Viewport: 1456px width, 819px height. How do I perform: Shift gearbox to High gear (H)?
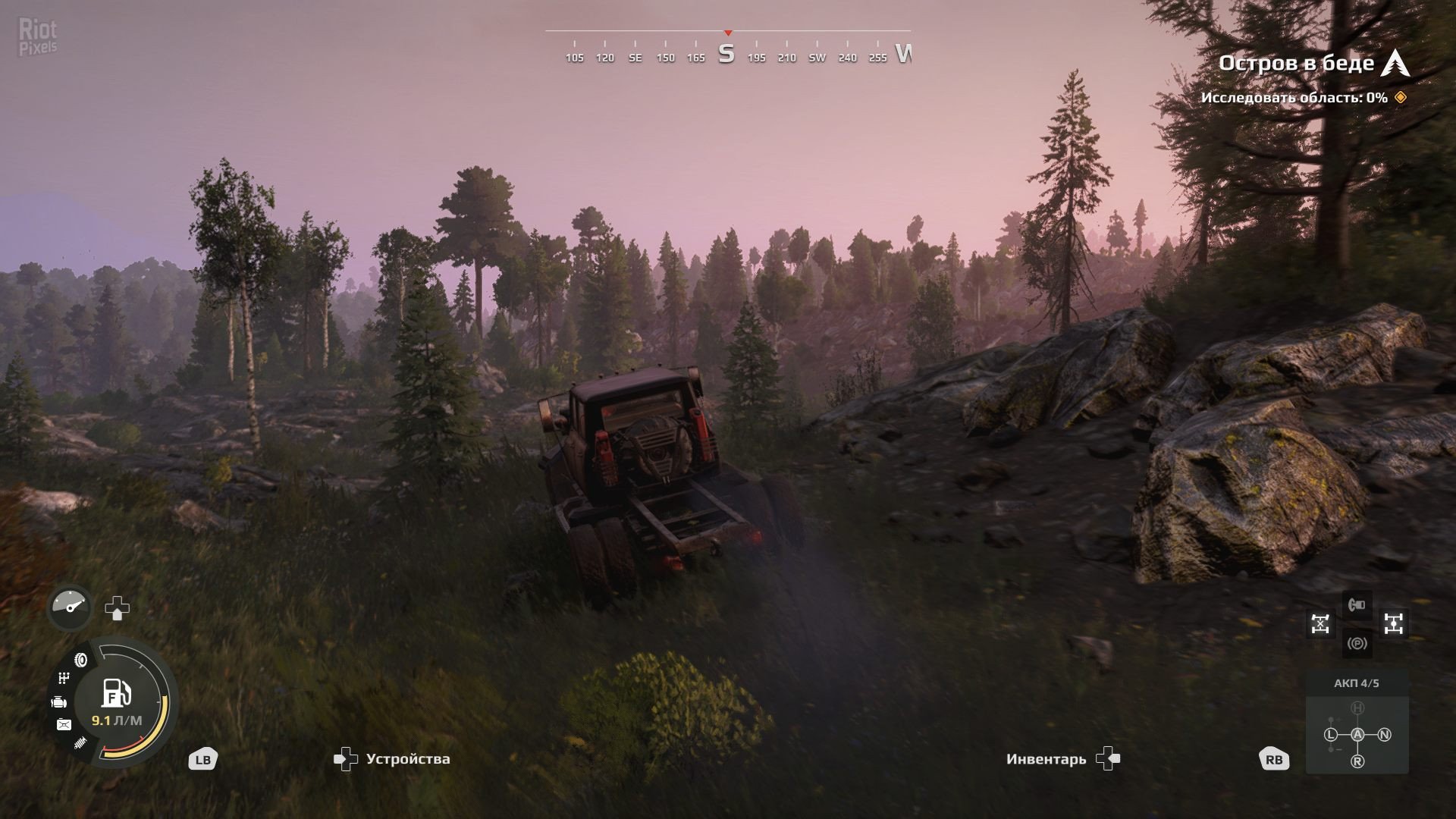[x=1357, y=708]
